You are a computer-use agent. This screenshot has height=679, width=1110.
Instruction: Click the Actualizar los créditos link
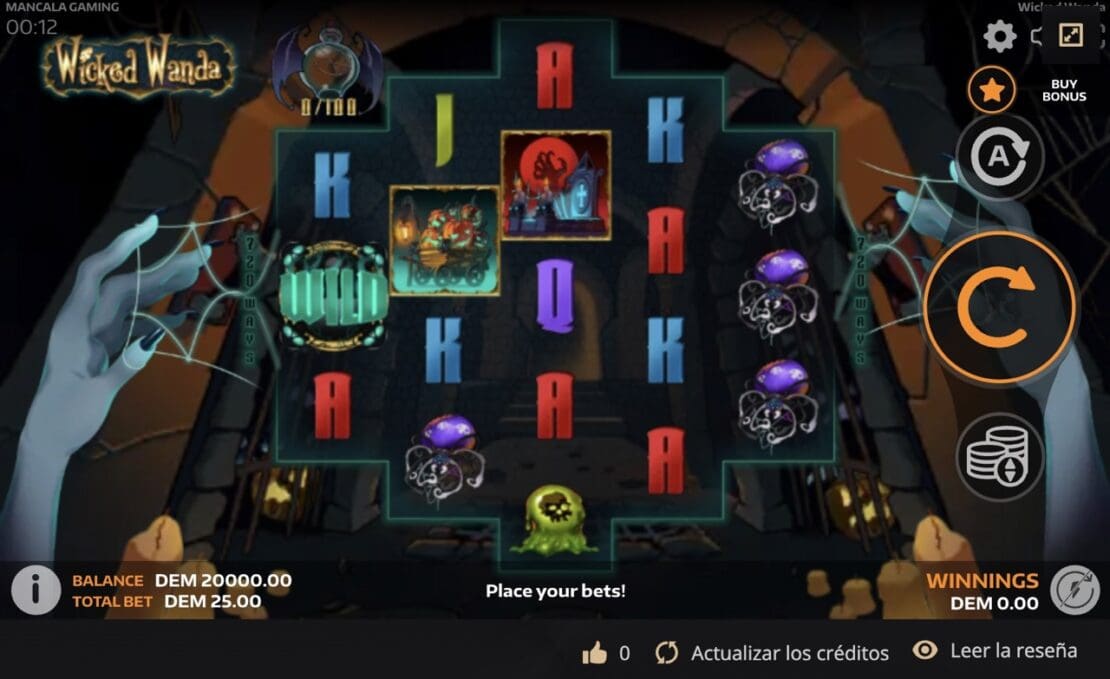coord(772,653)
